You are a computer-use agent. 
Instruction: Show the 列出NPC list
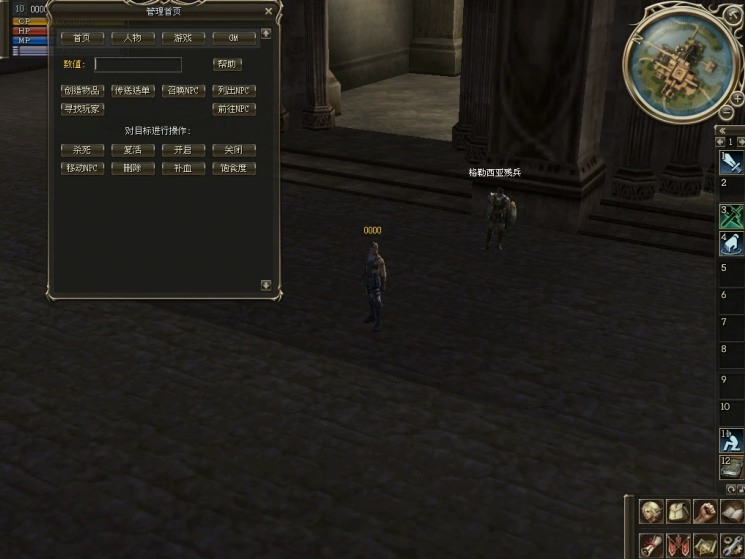[x=234, y=91]
